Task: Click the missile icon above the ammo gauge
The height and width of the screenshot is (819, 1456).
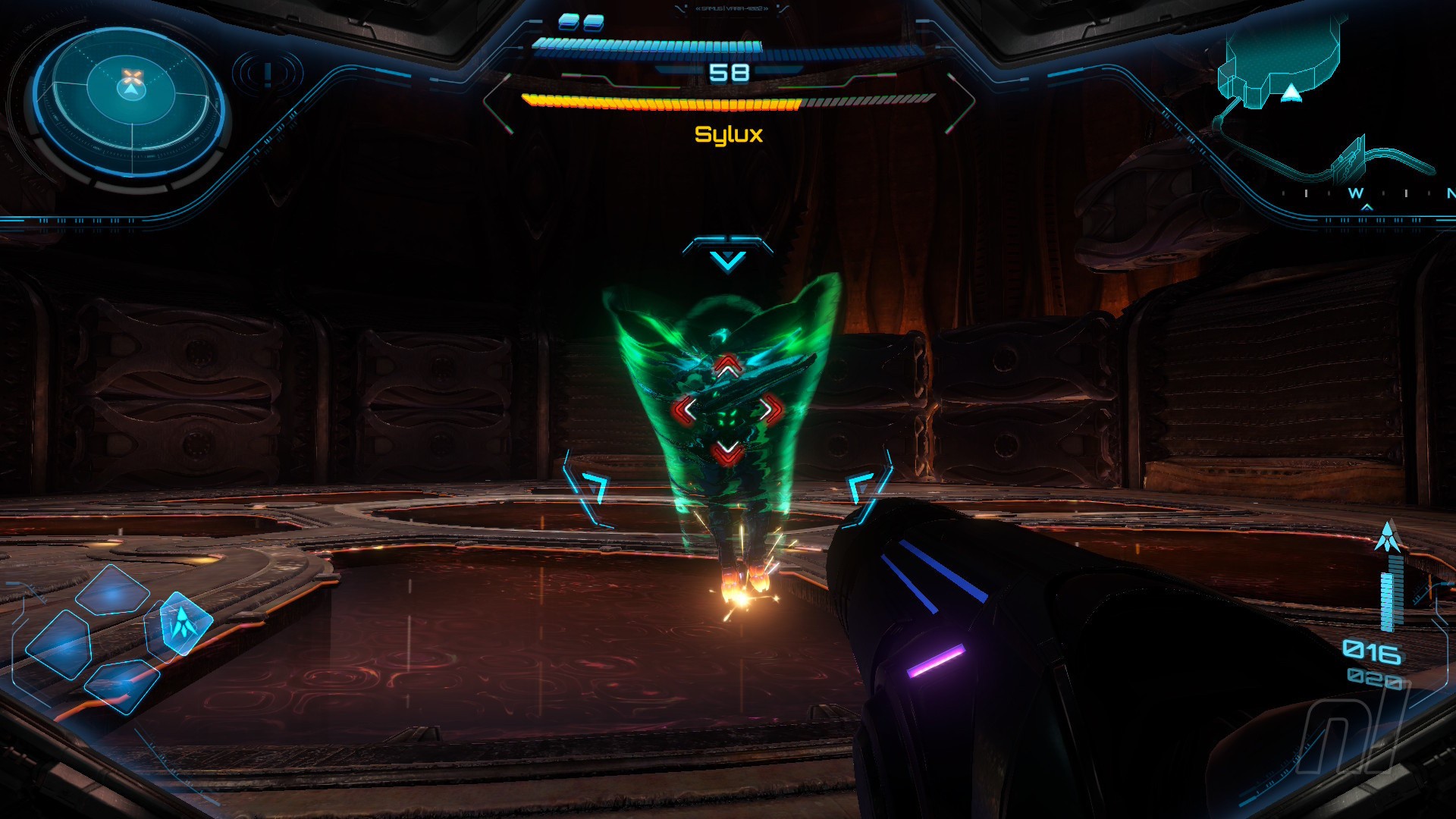Action: pos(1388,536)
